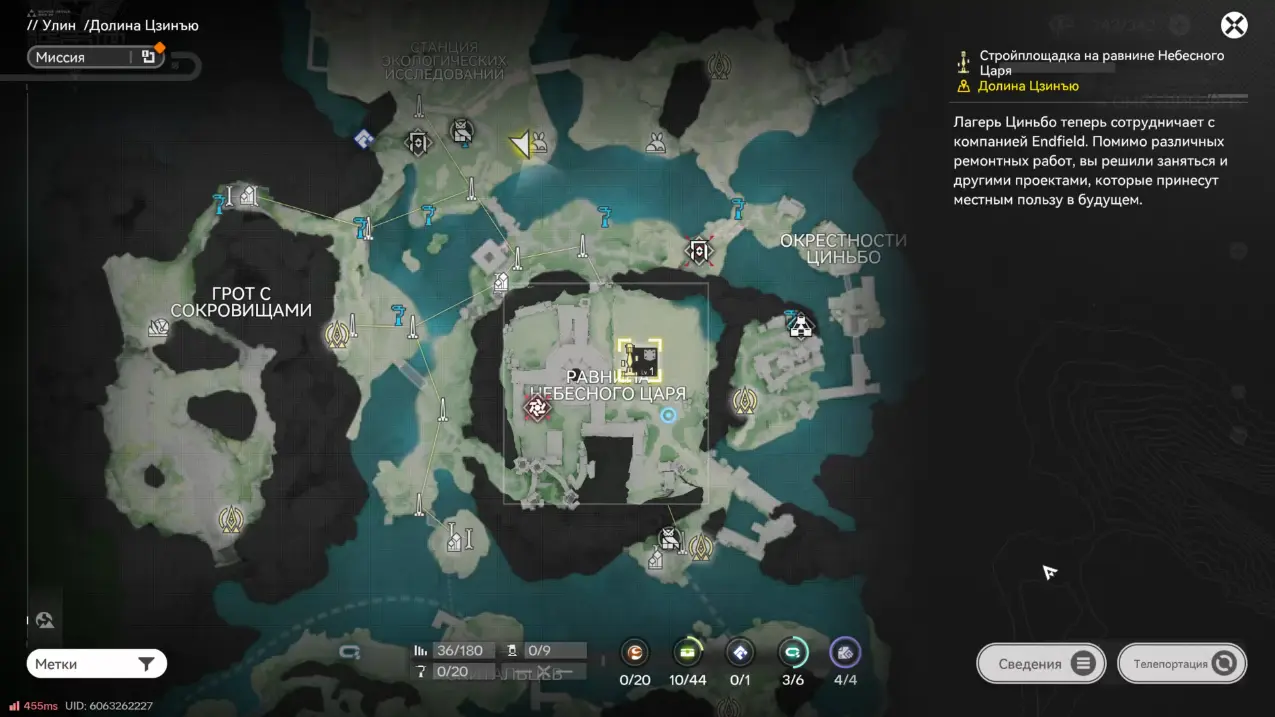Select the crossed-out shield marker near Окрестности Циньбо
This screenshot has height=717, width=1275.
click(699, 250)
